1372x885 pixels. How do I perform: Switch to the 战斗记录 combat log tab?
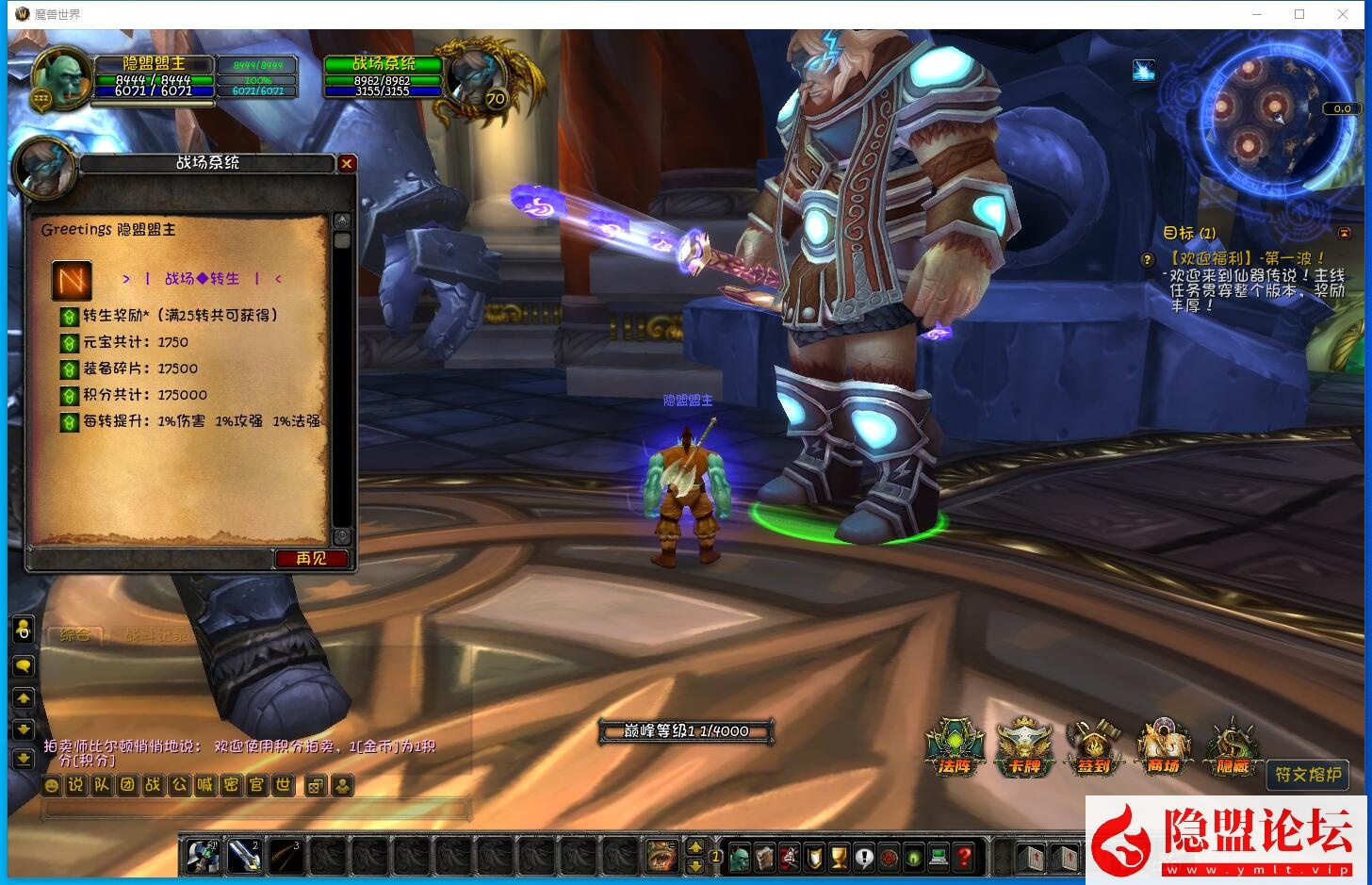156,635
